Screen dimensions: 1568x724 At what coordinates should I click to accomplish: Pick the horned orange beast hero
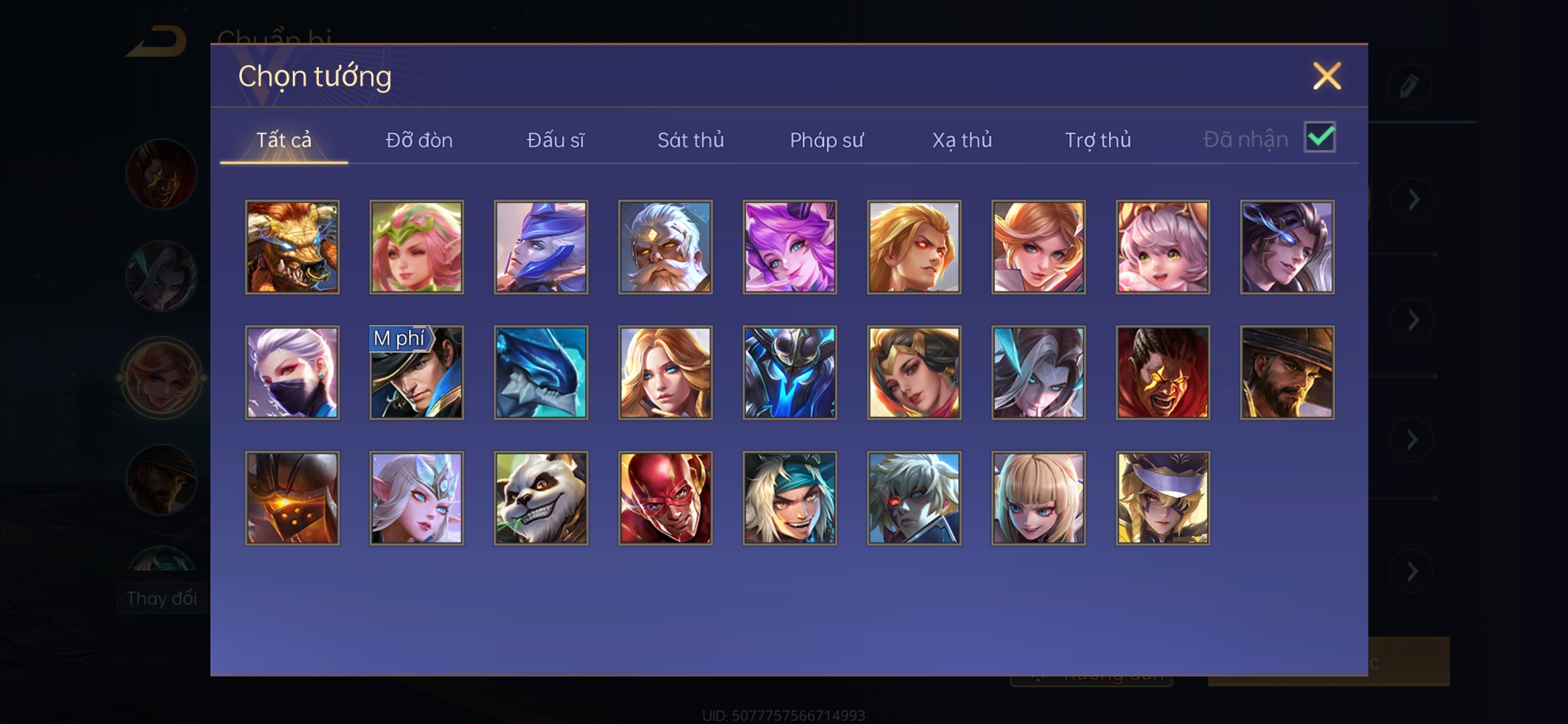[292, 247]
